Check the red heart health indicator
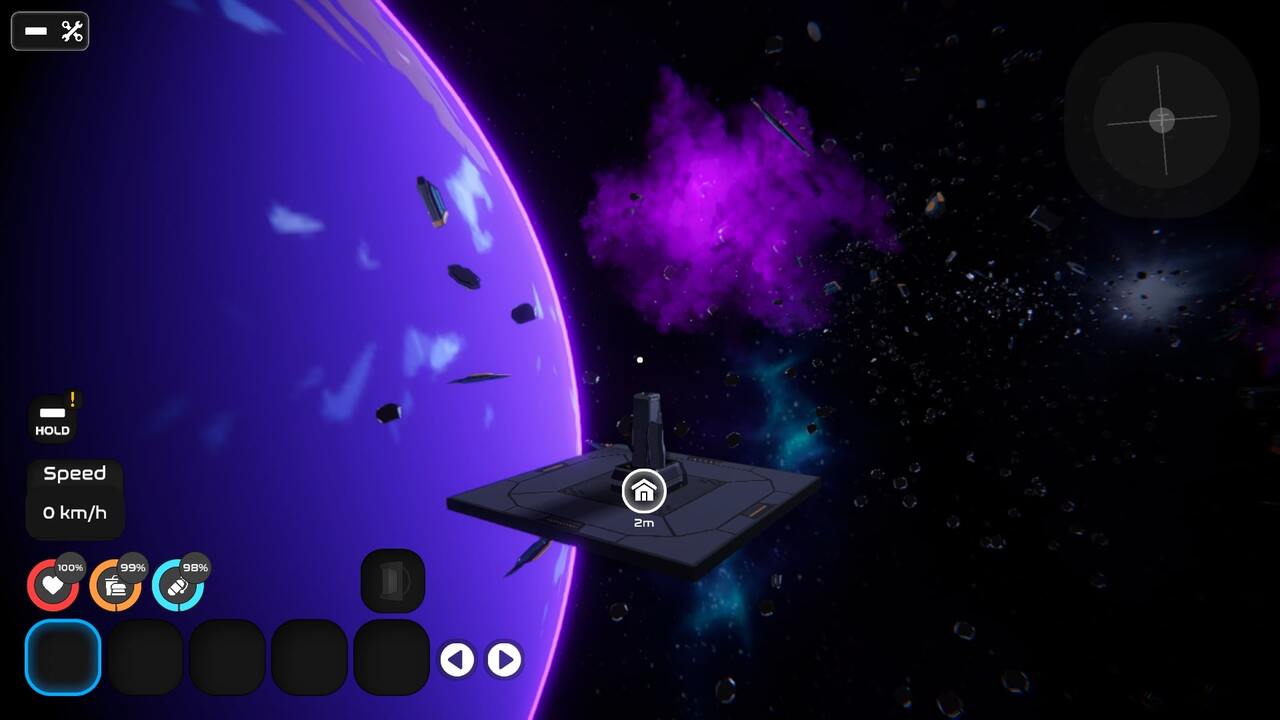Viewport: 1280px width, 720px height. click(52, 585)
